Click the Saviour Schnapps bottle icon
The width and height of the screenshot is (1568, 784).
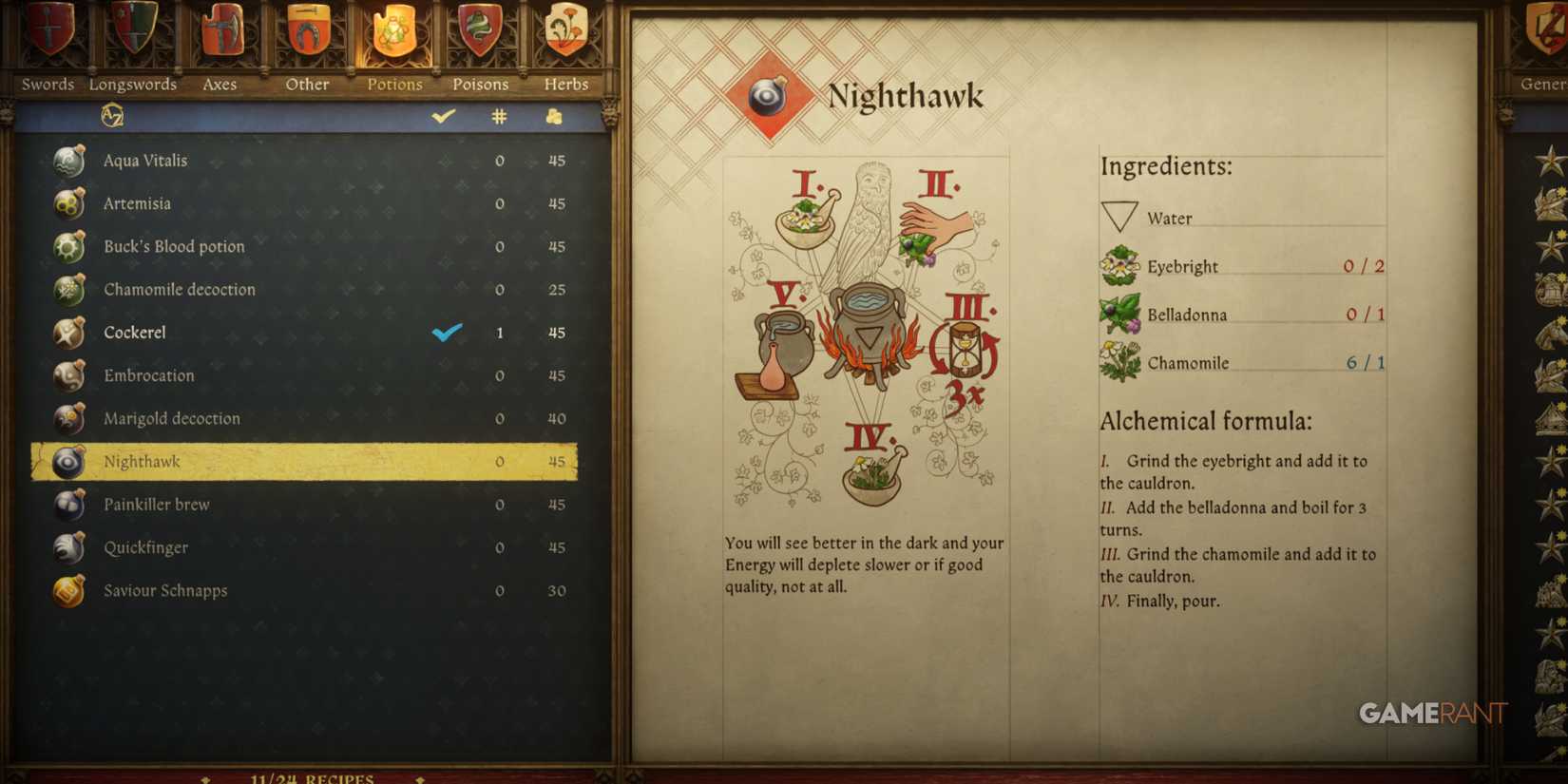(67, 590)
